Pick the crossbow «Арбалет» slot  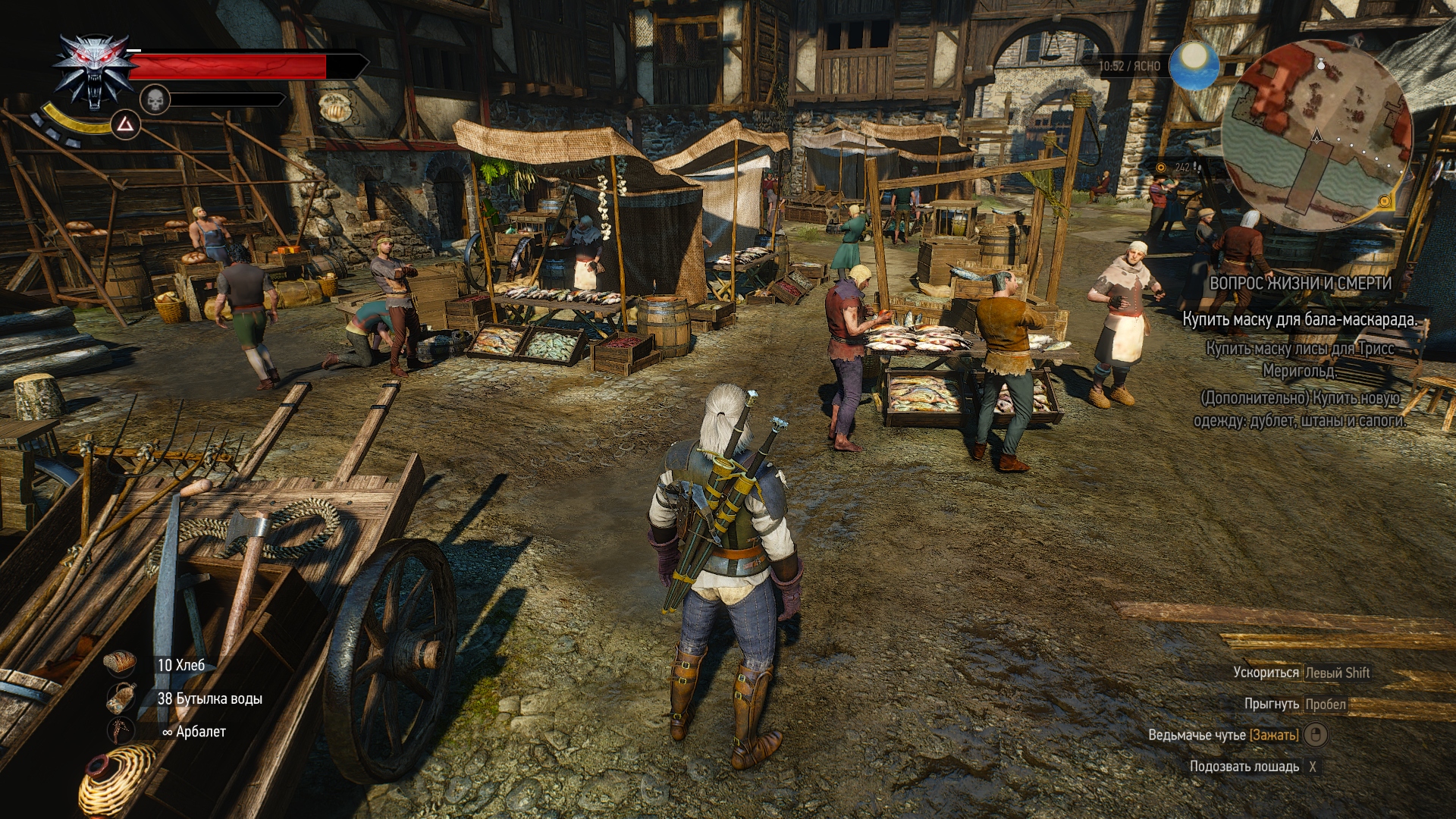(121, 731)
